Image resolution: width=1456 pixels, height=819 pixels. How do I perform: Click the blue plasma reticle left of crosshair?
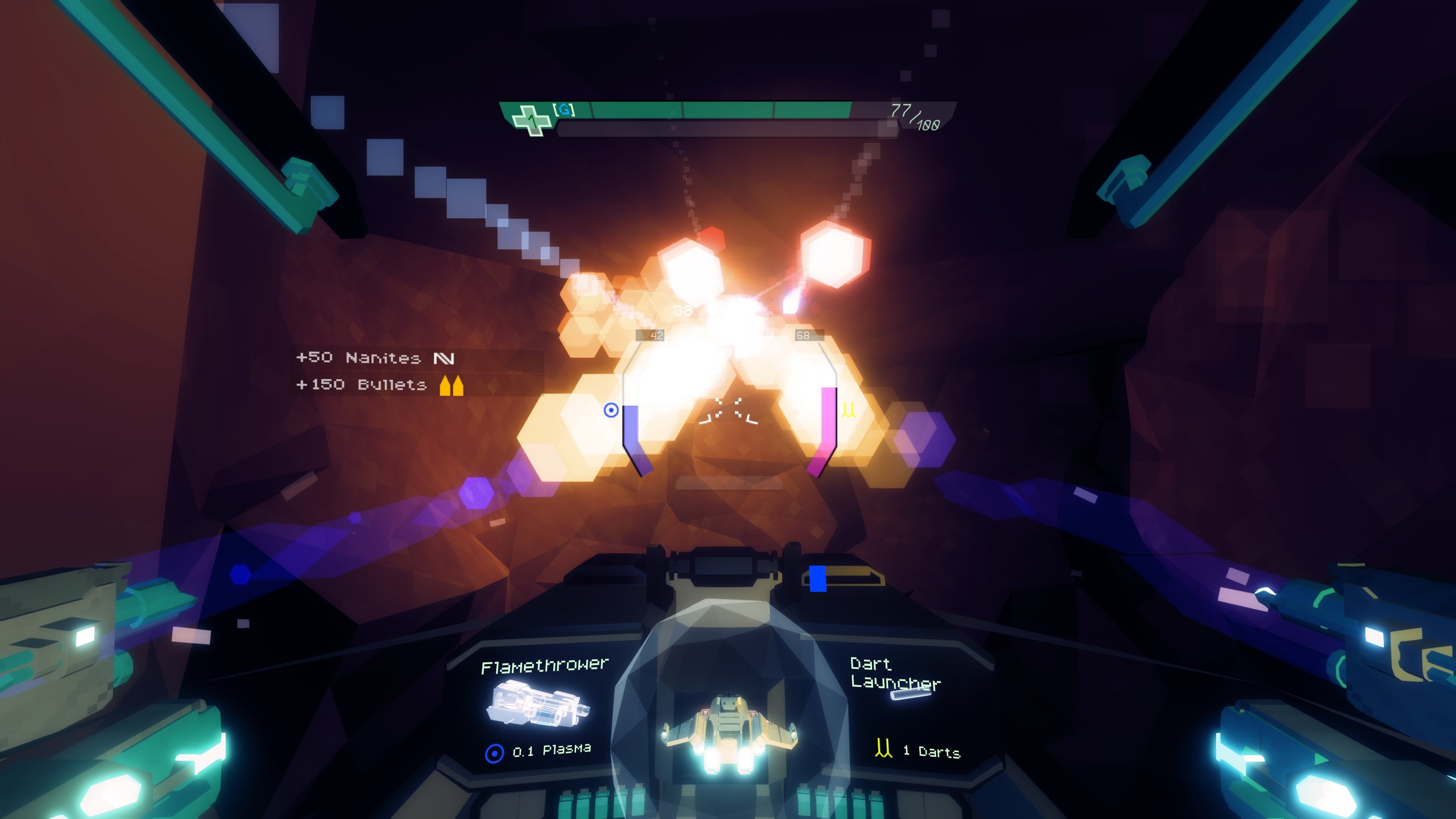[x=612, y=411]
